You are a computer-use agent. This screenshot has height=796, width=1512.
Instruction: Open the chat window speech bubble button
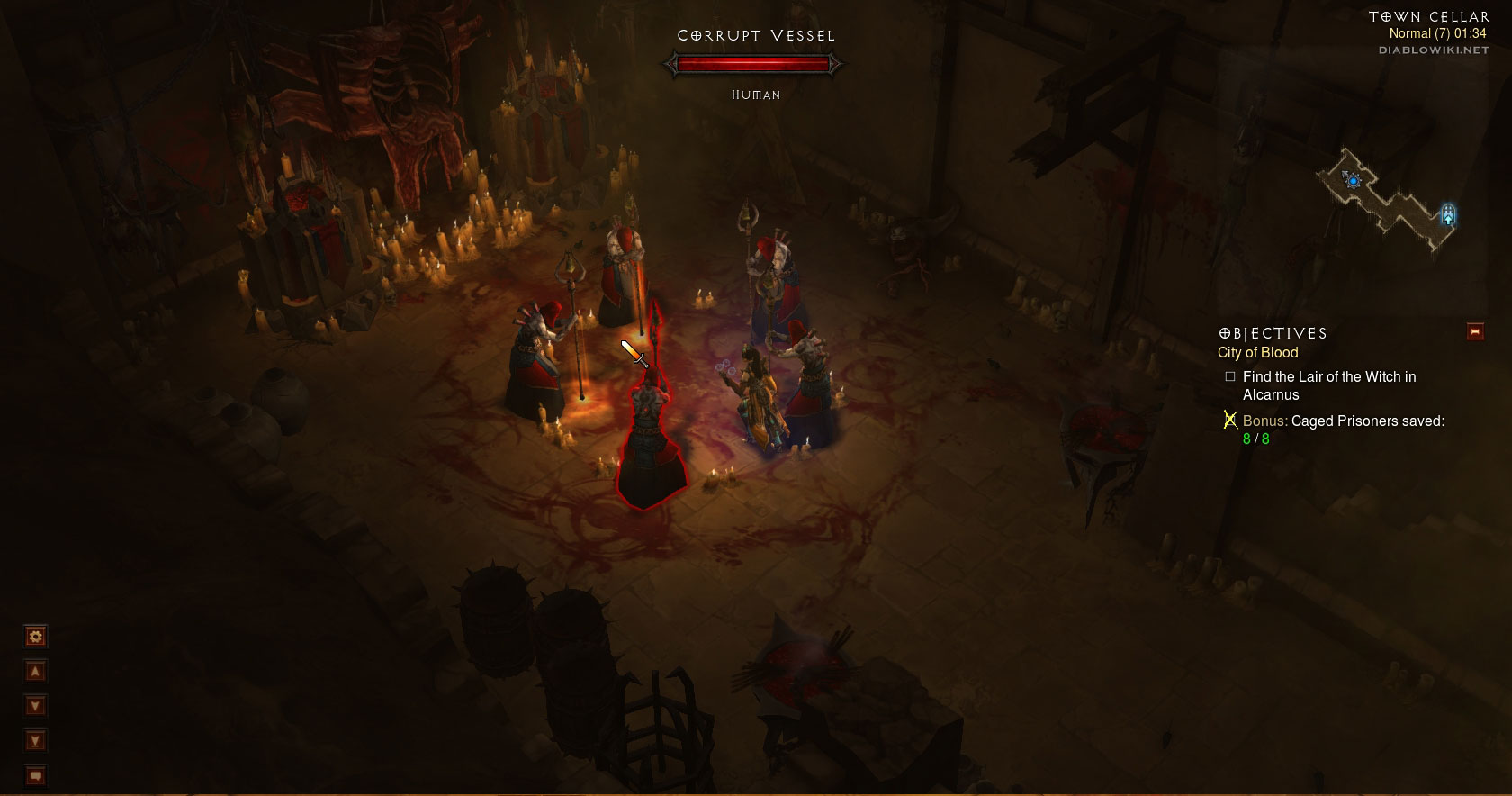coord(35,775)
